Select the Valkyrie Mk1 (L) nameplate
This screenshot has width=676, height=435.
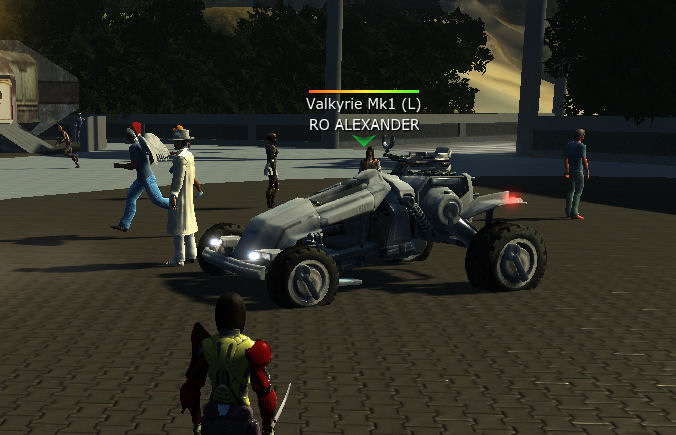[363, 105]
